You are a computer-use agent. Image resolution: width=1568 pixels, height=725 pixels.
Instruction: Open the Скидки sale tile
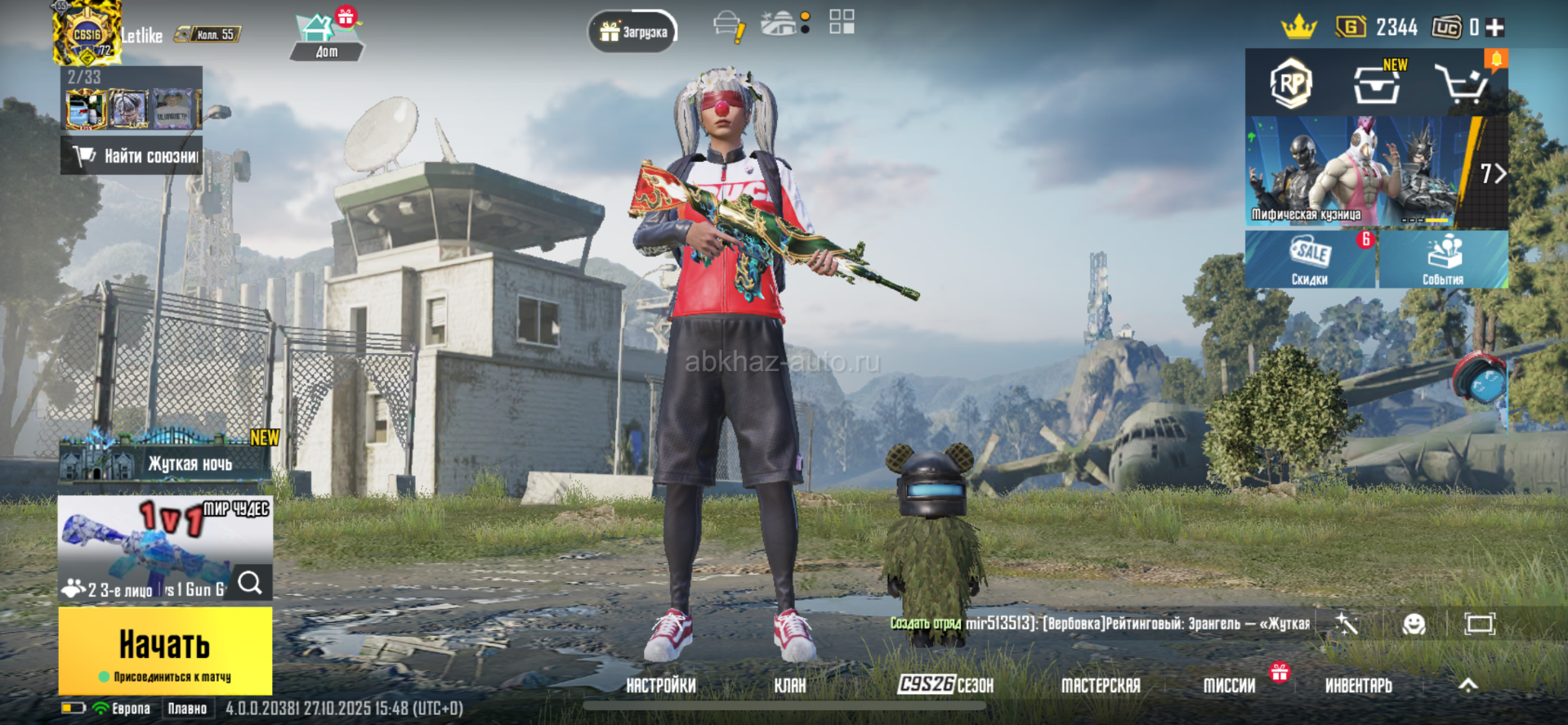(1310, 259)
